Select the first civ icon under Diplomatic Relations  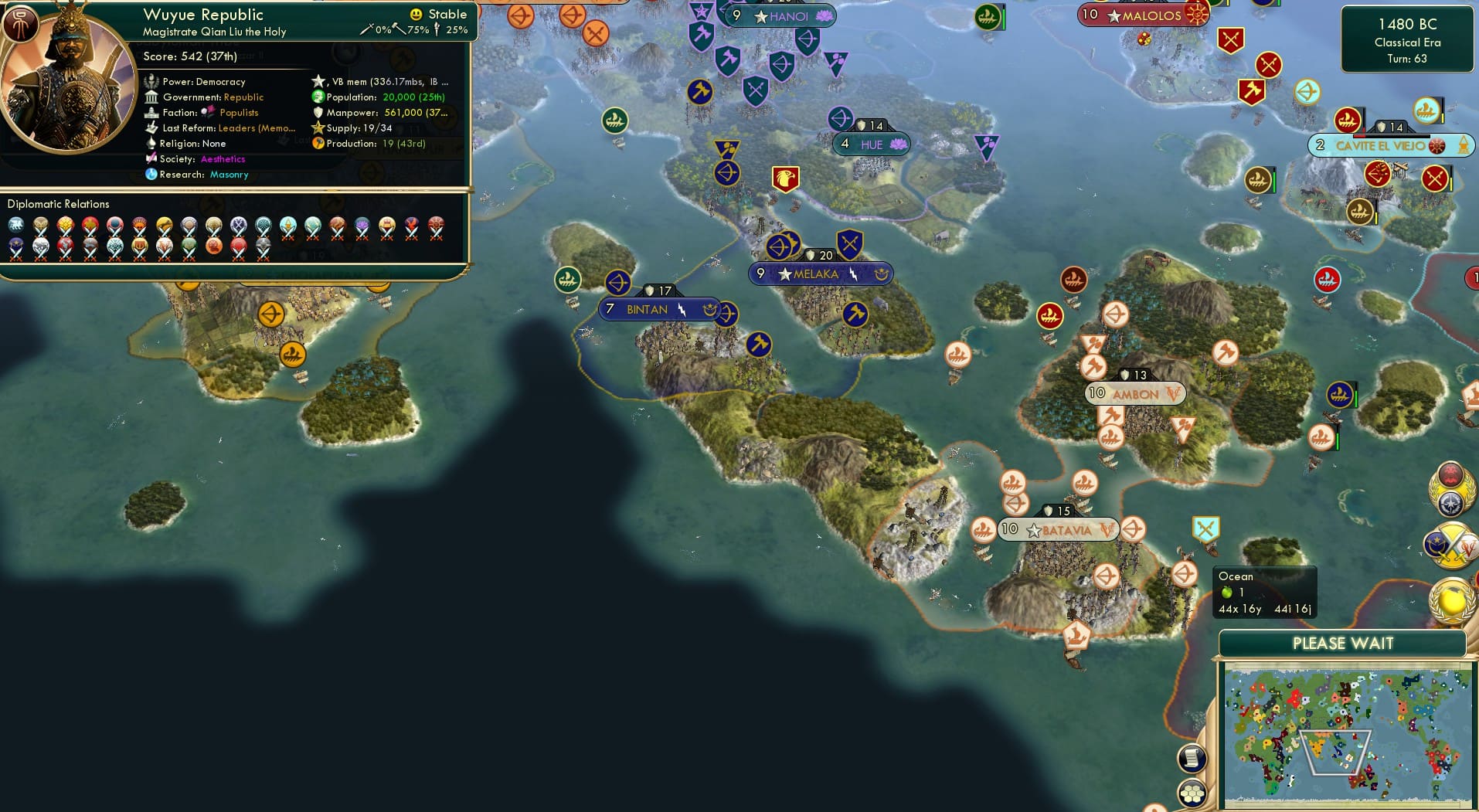[17, 226]
